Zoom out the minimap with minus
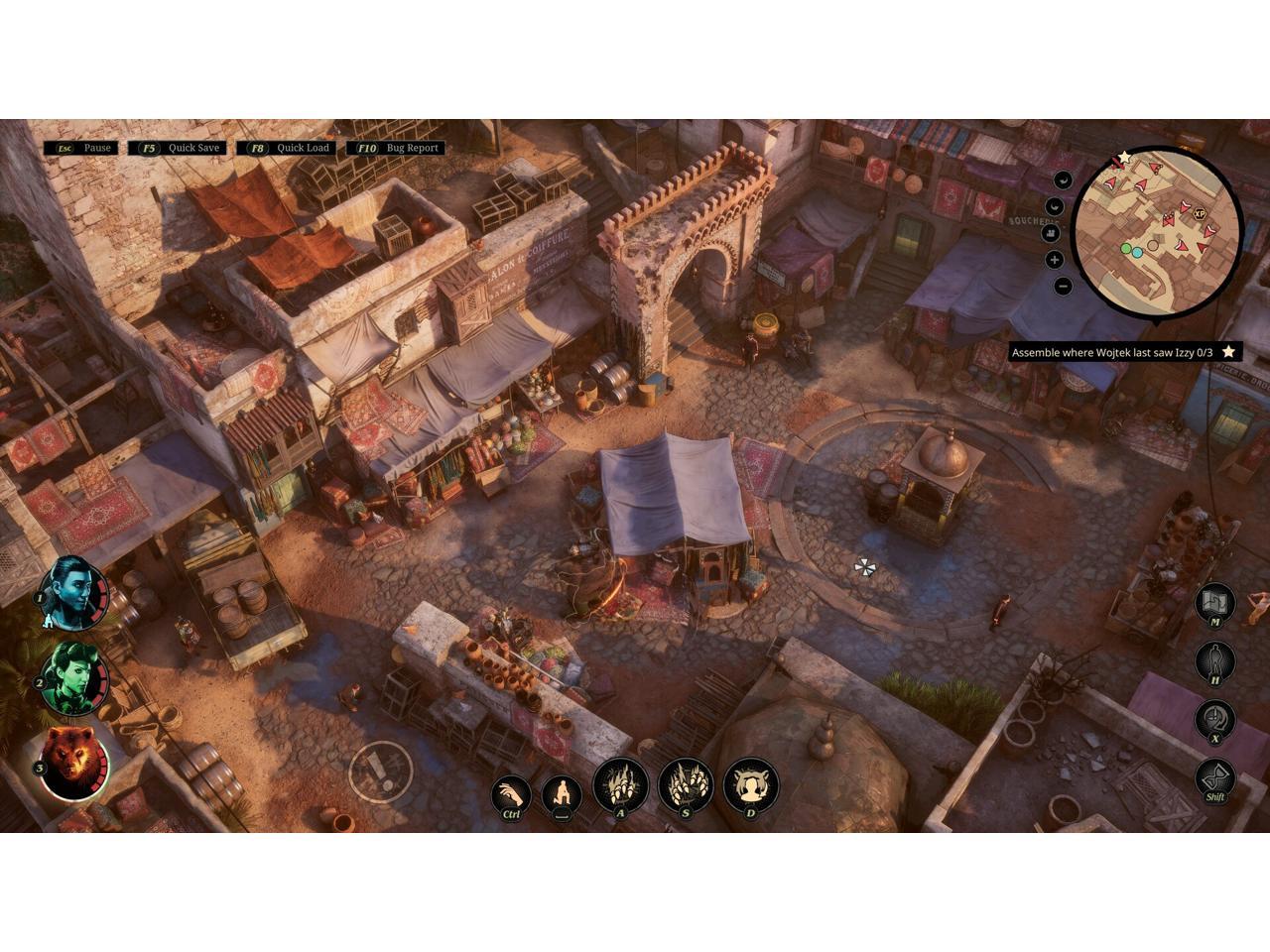The image size is (1270, 952). [x=1063, y=287]
